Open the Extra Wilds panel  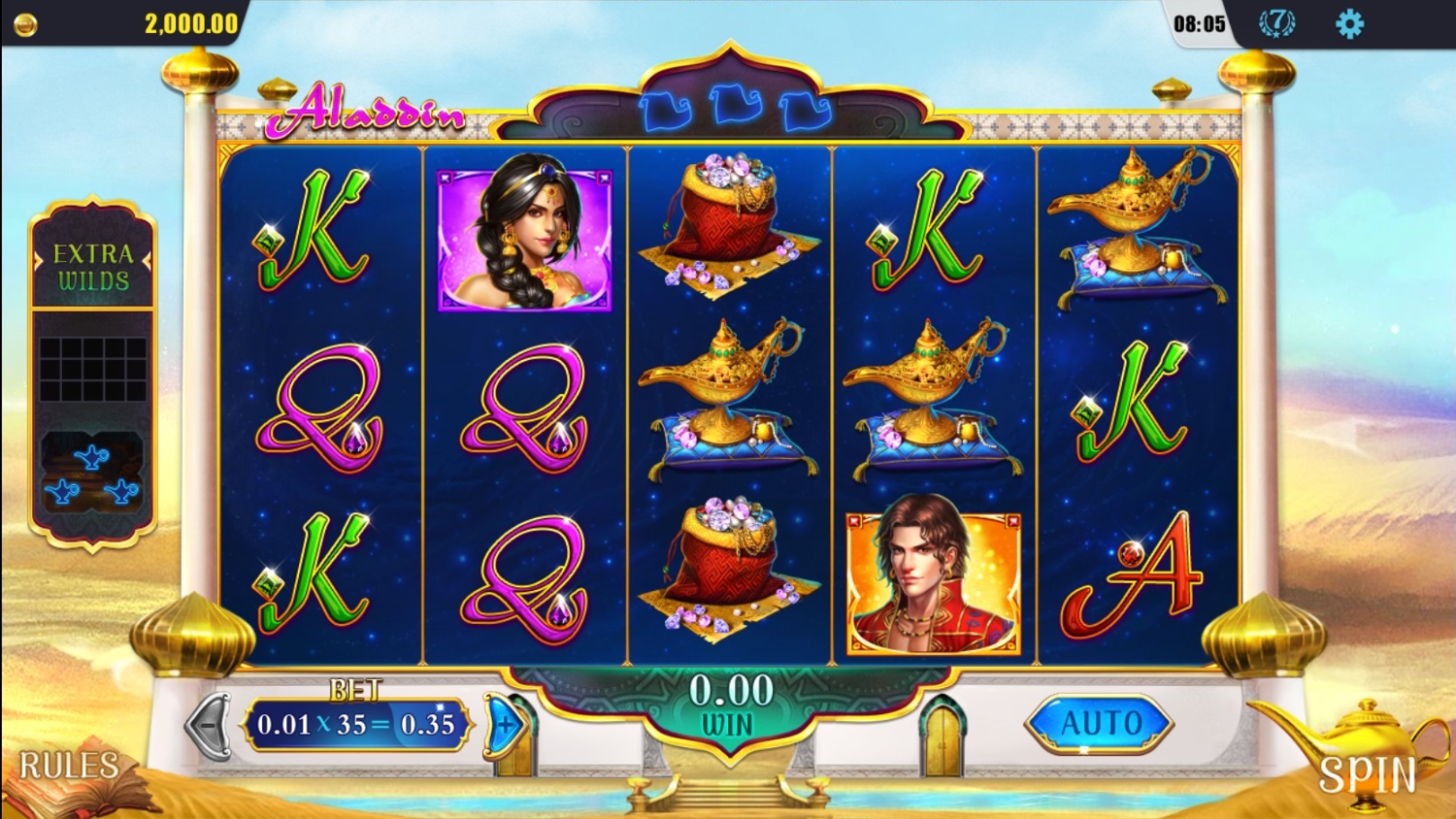click(93, 267)
